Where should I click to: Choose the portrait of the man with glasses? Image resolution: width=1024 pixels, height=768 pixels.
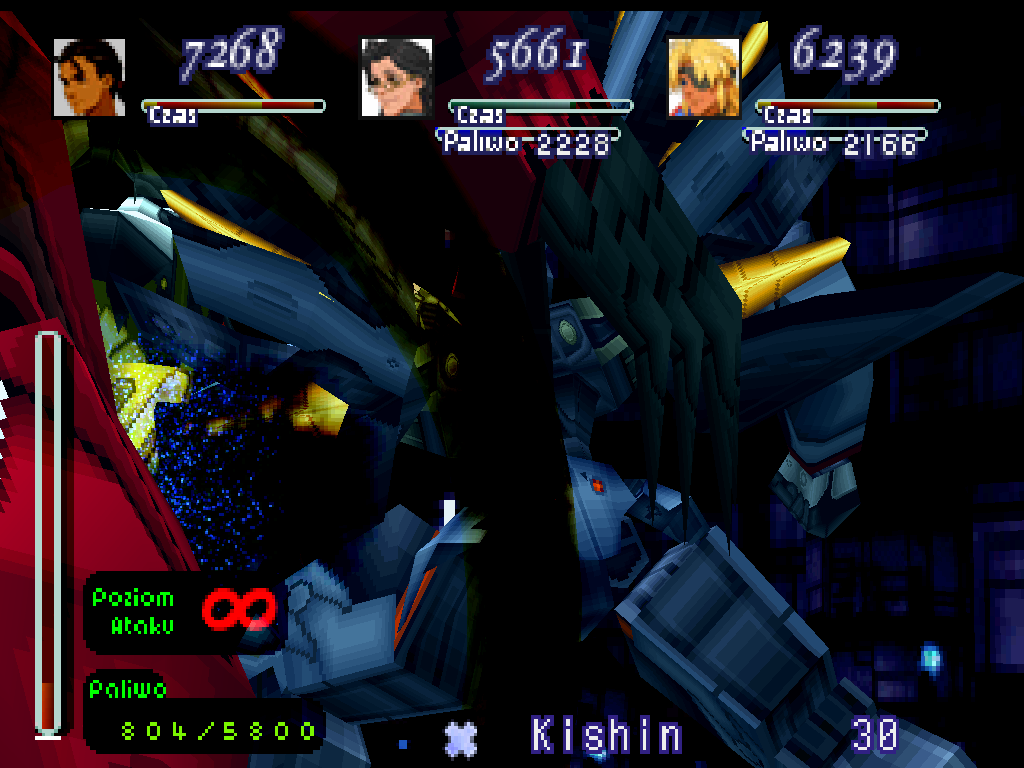point(396,77)
